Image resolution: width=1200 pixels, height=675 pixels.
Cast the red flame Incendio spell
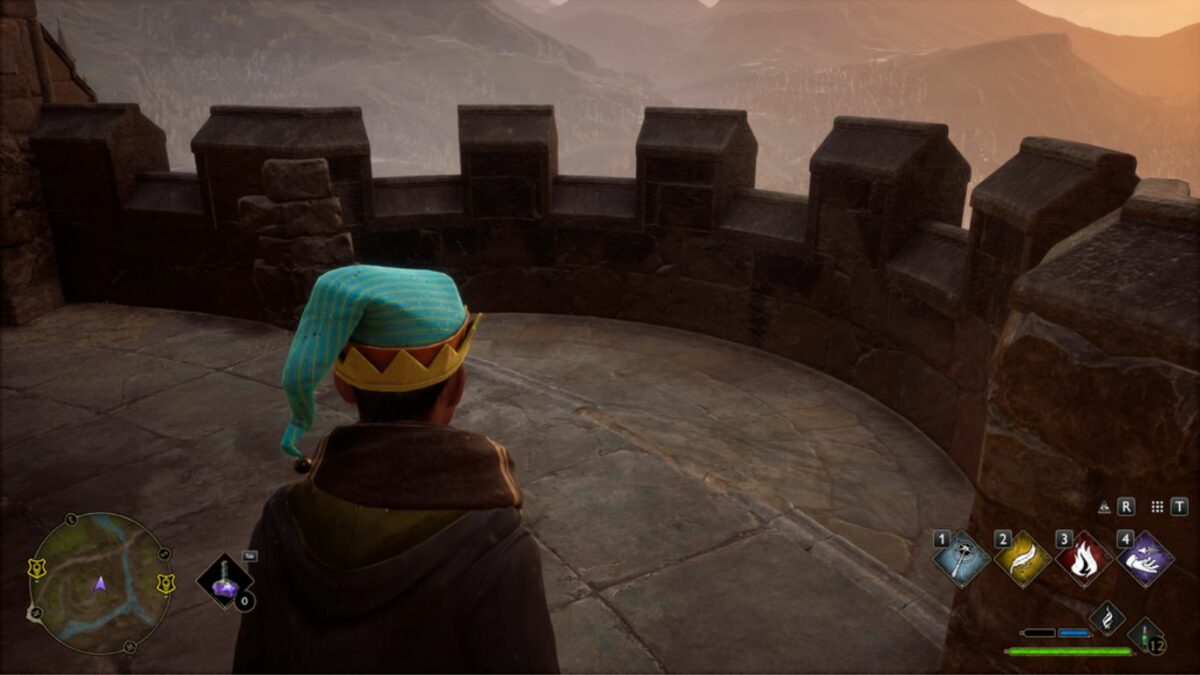1084,559
